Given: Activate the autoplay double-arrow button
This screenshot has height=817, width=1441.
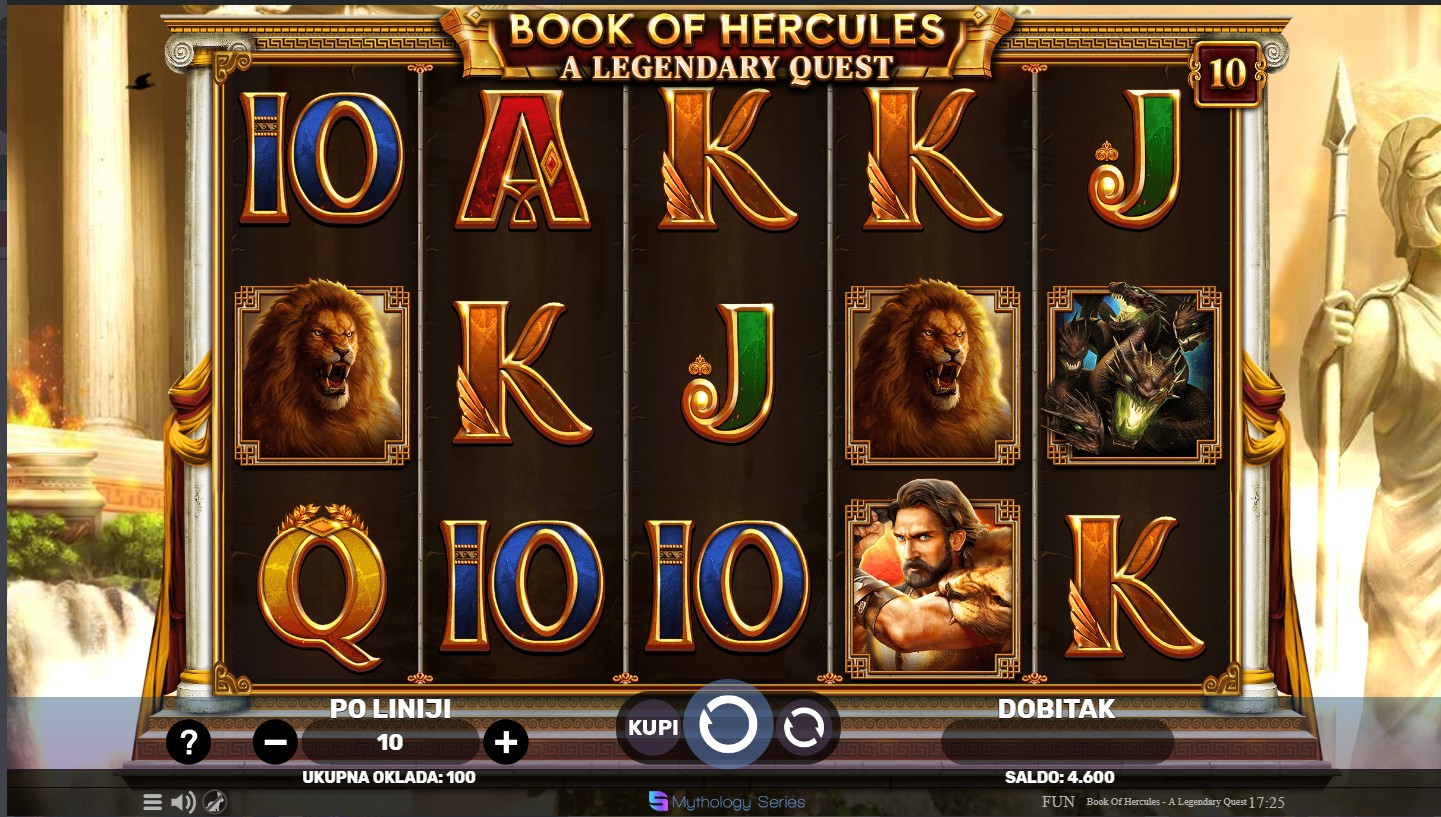Looking at the screenshot, I should pos(803,727).
